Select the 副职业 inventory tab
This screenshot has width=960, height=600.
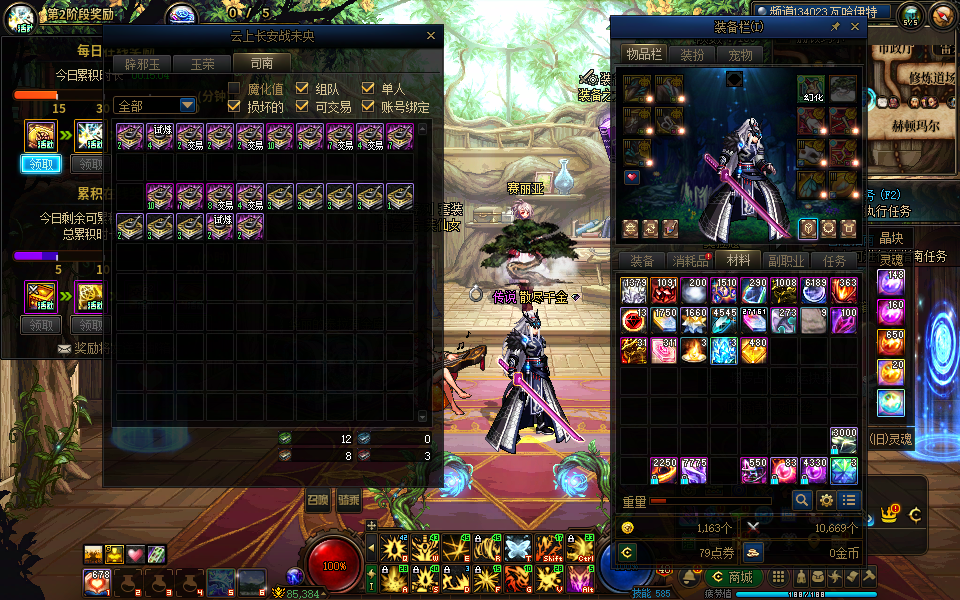pyautogui.click(x=787, y=261)
